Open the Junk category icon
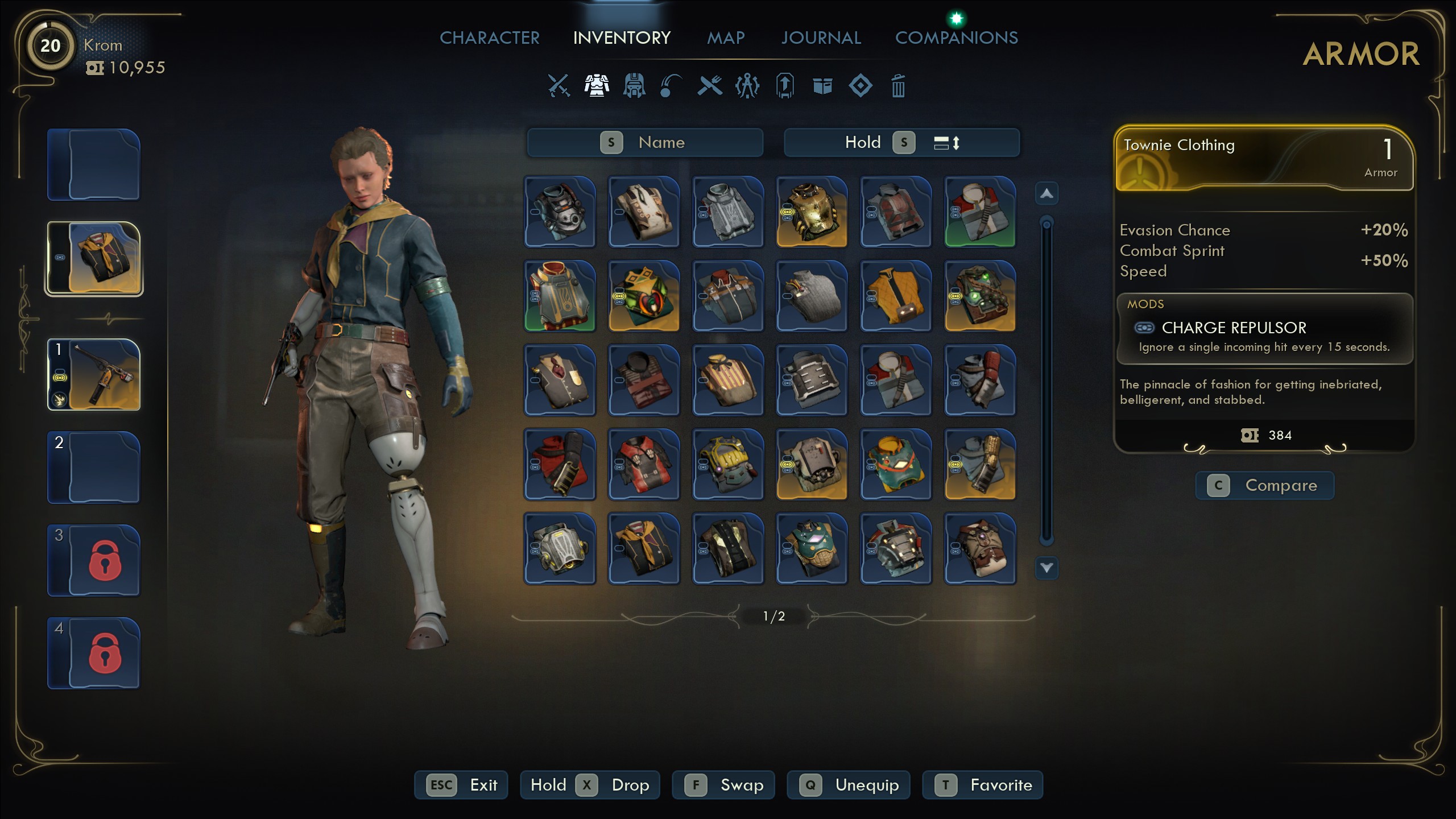Screen dimensions: 1456x819 coord(822,86)
